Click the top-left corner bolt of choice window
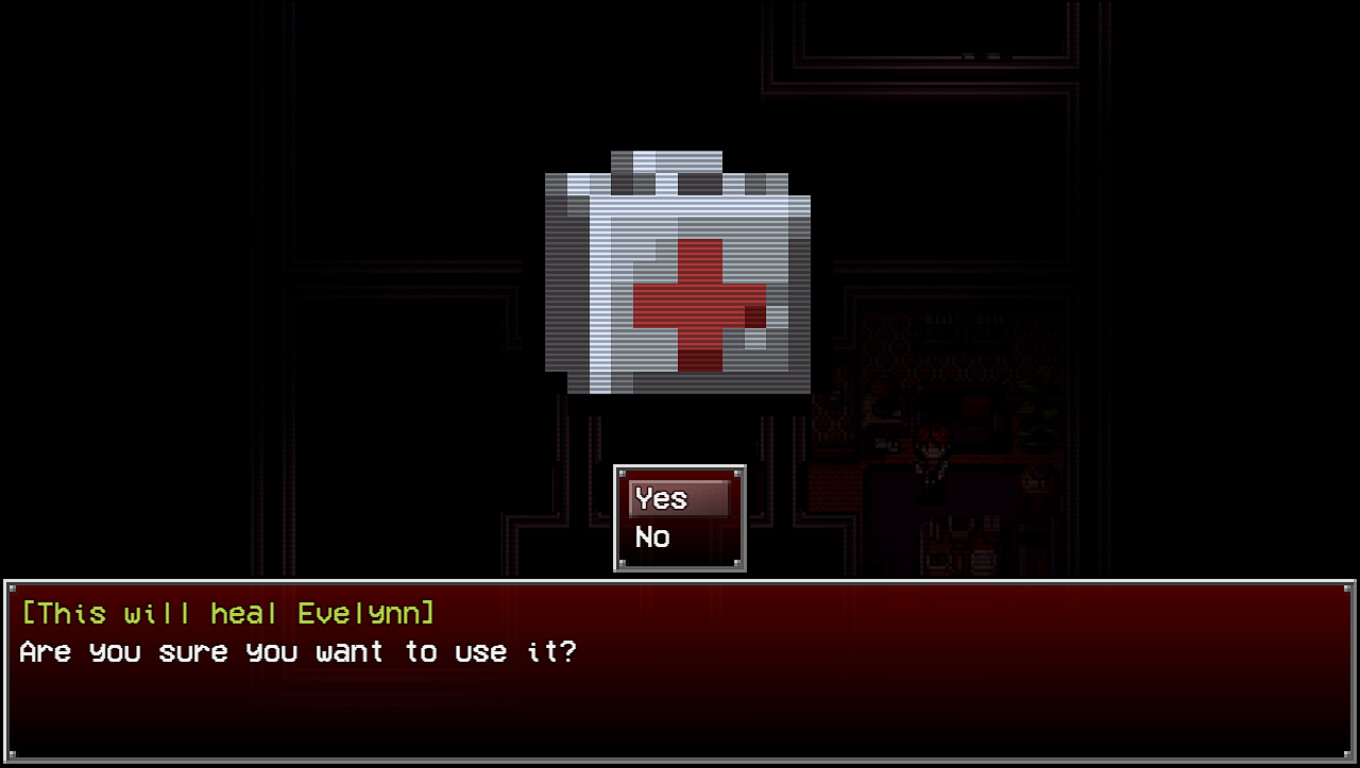 tap(621, 471)
